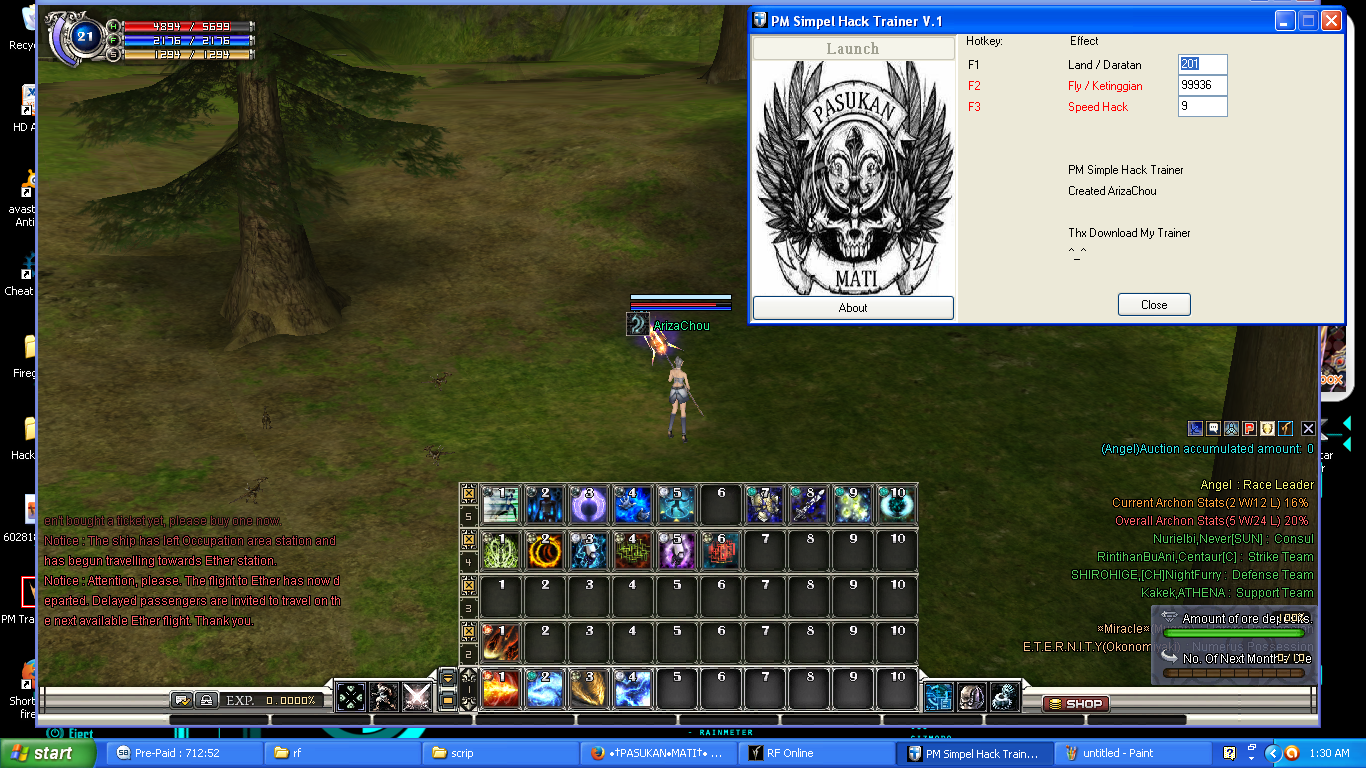Screen dimensions: 1366x768
Task: Click the F1 Land/Daratan value field showing 201
Action: [x=1202, y=64]
